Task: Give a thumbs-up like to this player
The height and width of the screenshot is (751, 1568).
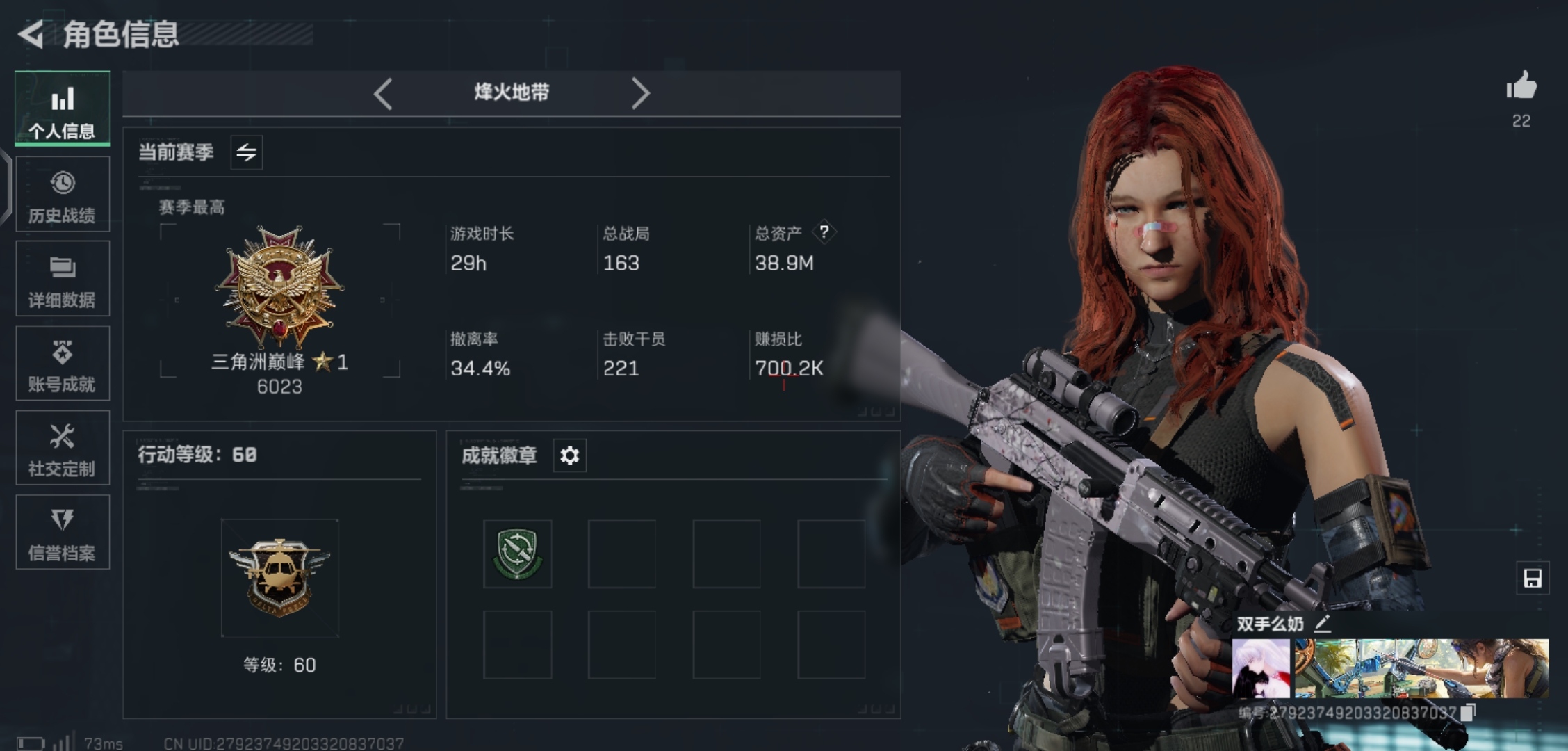Action: coord(1521,88)
